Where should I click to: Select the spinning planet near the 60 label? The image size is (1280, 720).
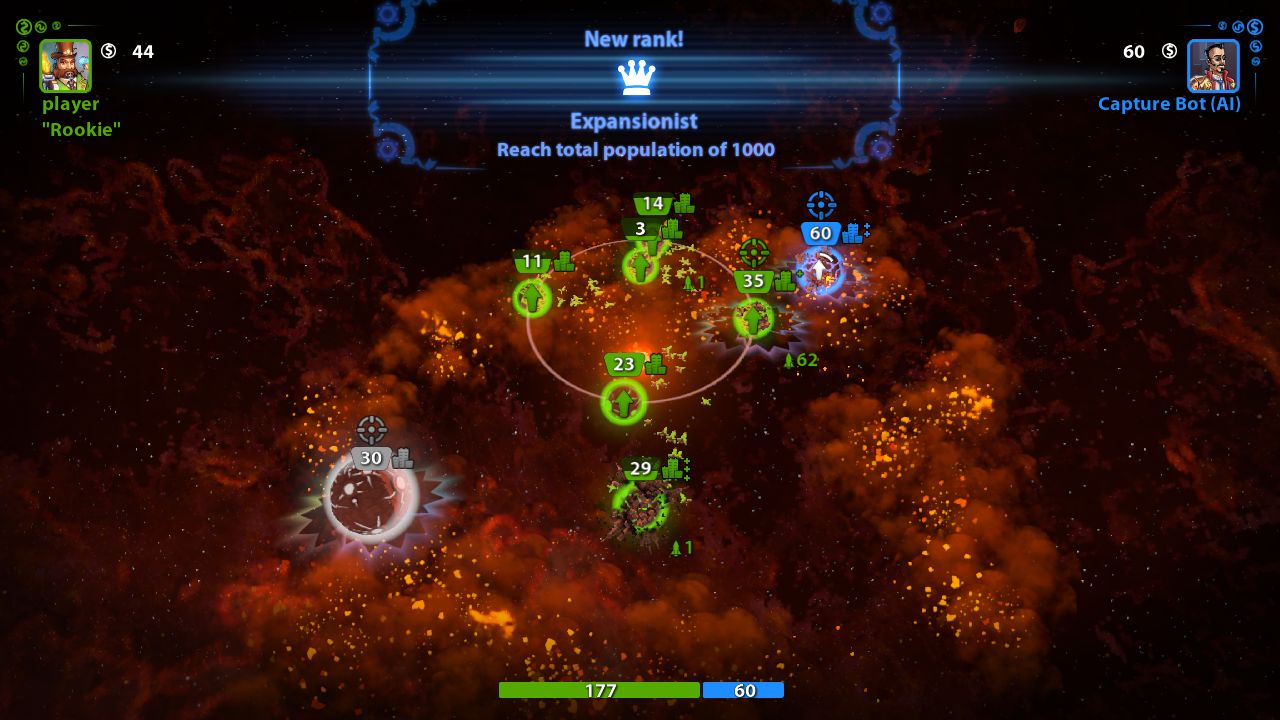(822, 265)
